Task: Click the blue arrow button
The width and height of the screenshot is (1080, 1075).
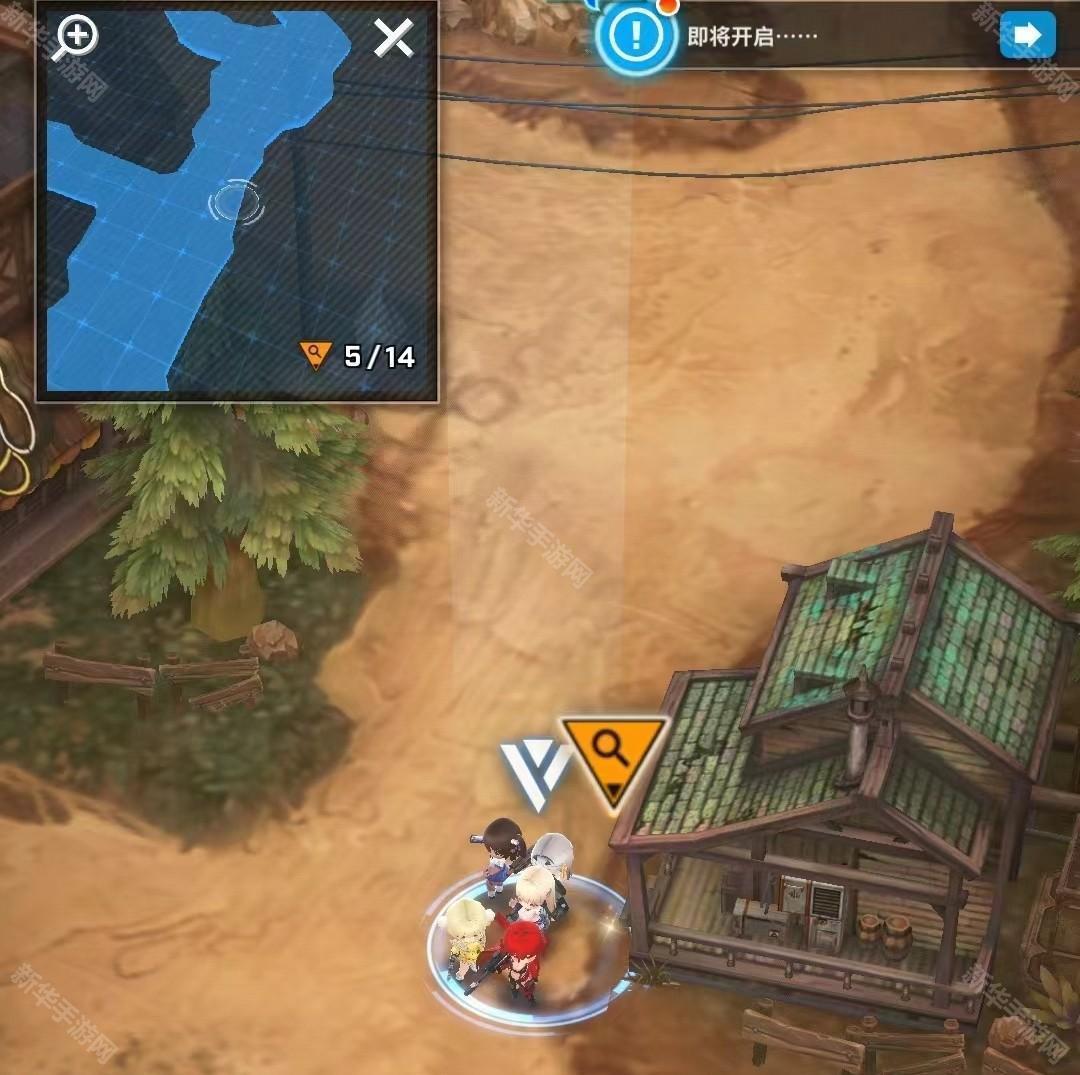Action: 1027,36
